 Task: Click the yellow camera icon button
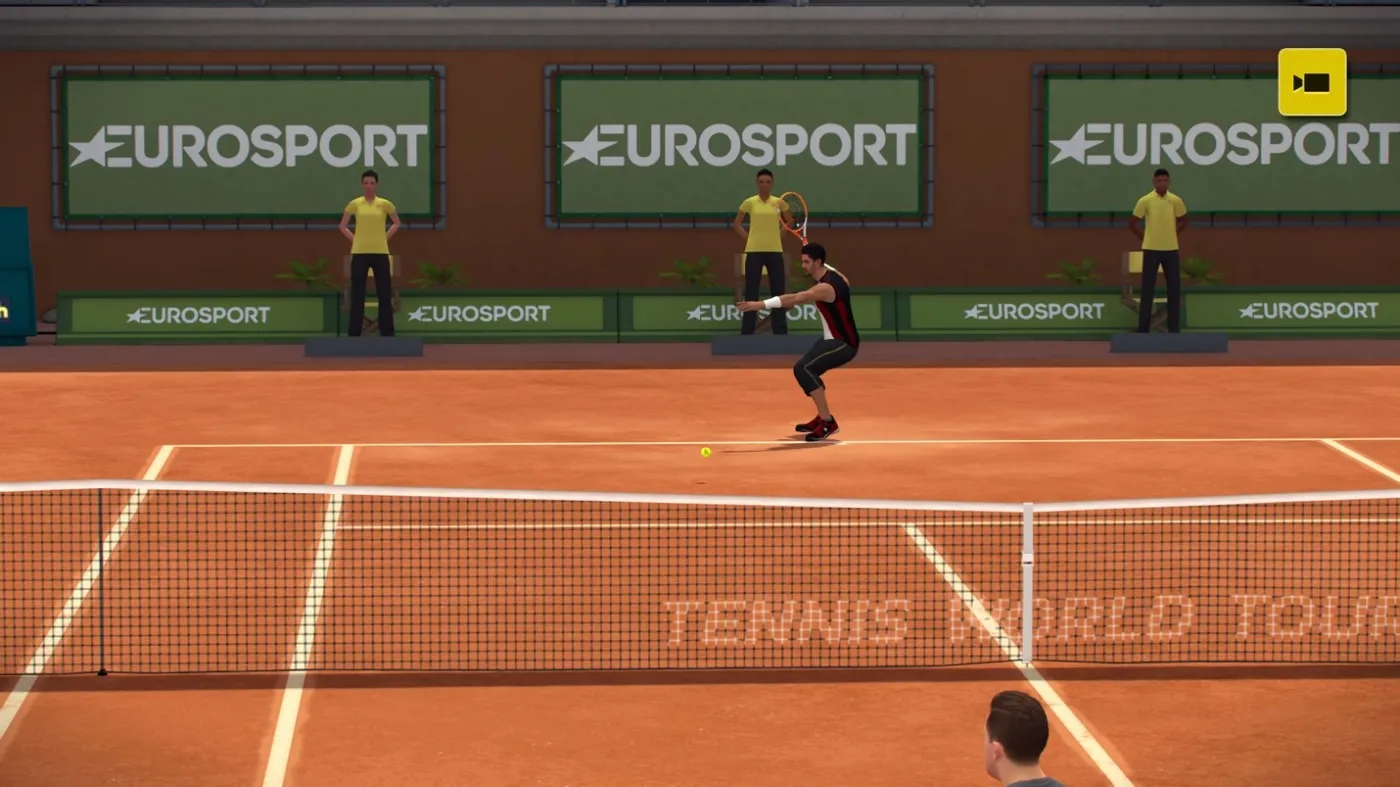point(1311,82)
